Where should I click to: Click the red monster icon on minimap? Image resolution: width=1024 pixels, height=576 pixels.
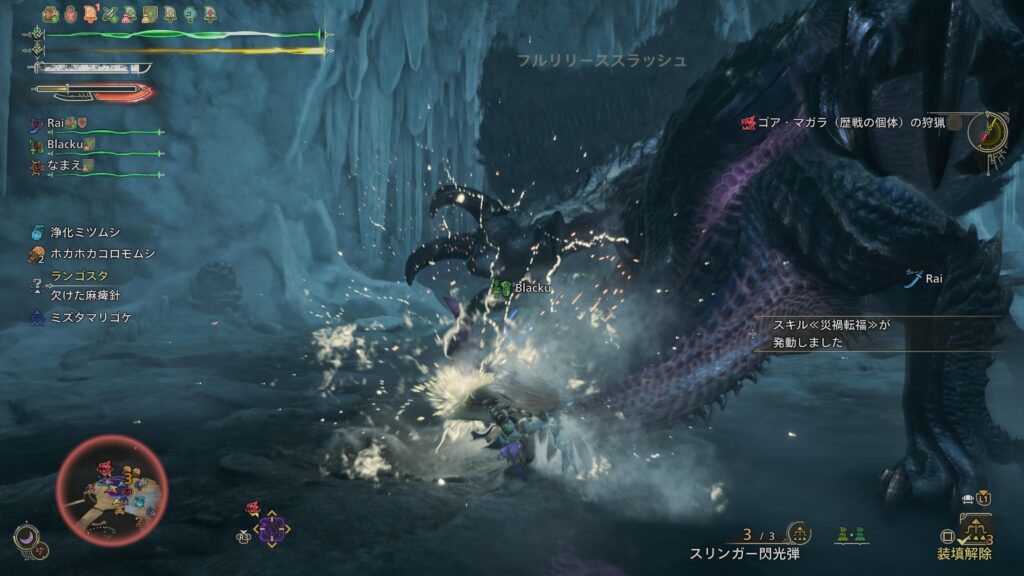(x=104, y=468)
